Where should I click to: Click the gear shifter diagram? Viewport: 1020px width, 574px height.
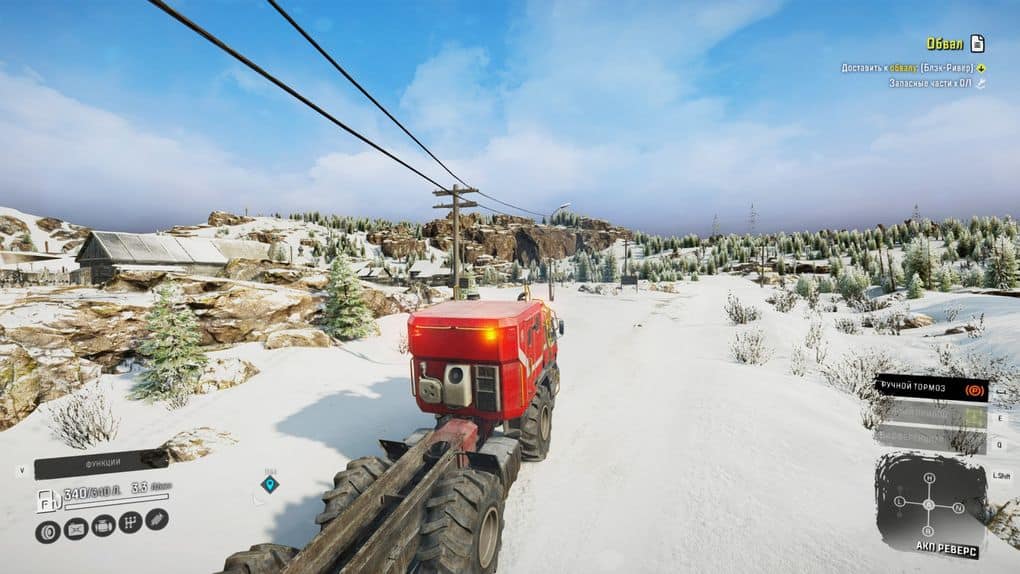click(928, 504)
